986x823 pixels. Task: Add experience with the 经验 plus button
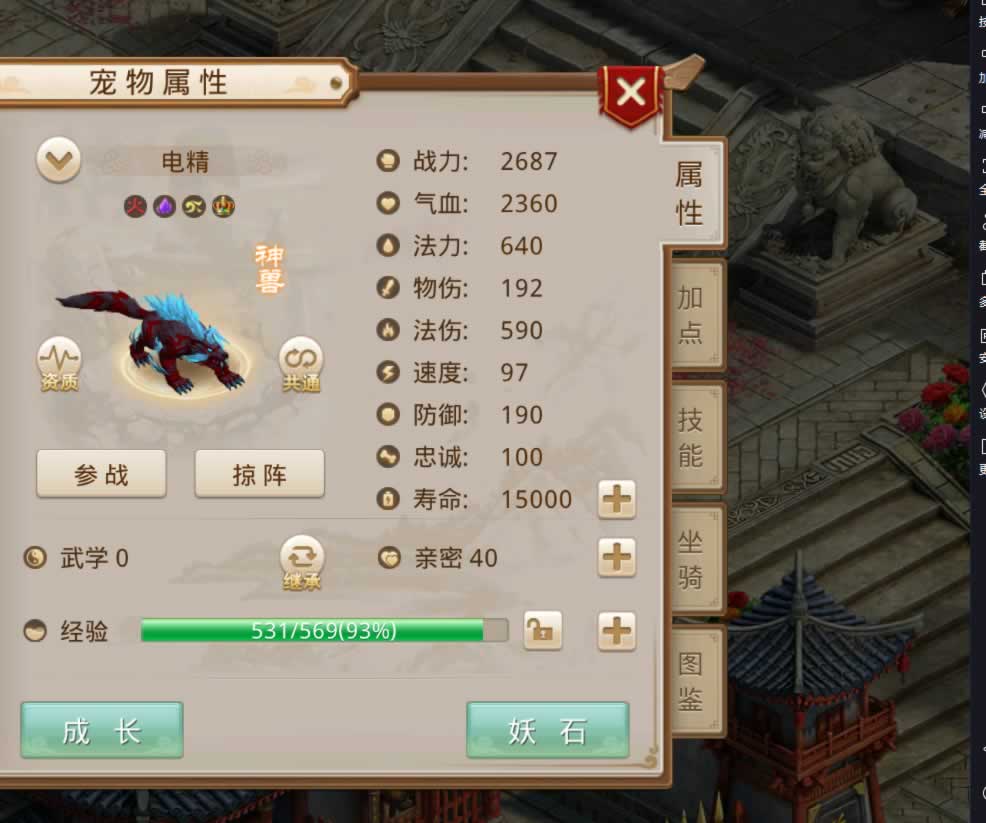pyautogui.click(x=616, y=631)
